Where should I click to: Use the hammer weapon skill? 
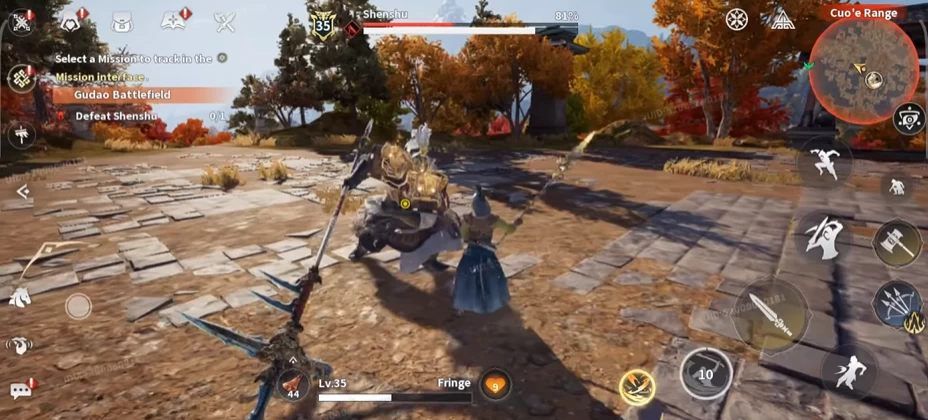click(896, 242)
